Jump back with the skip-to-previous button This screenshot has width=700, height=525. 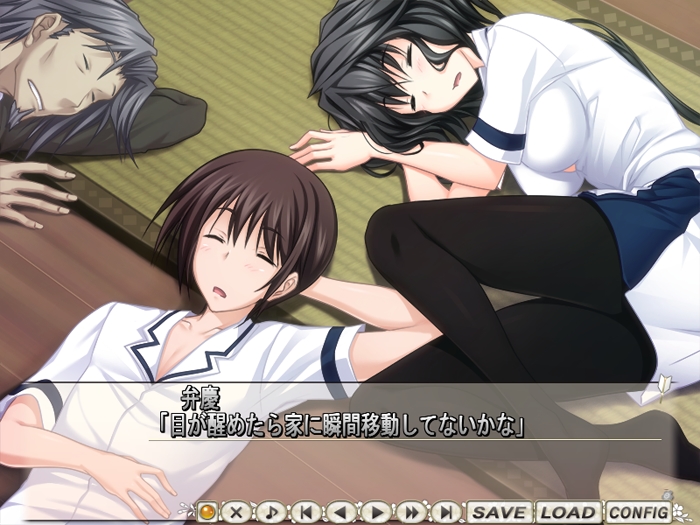pos(305,512)
